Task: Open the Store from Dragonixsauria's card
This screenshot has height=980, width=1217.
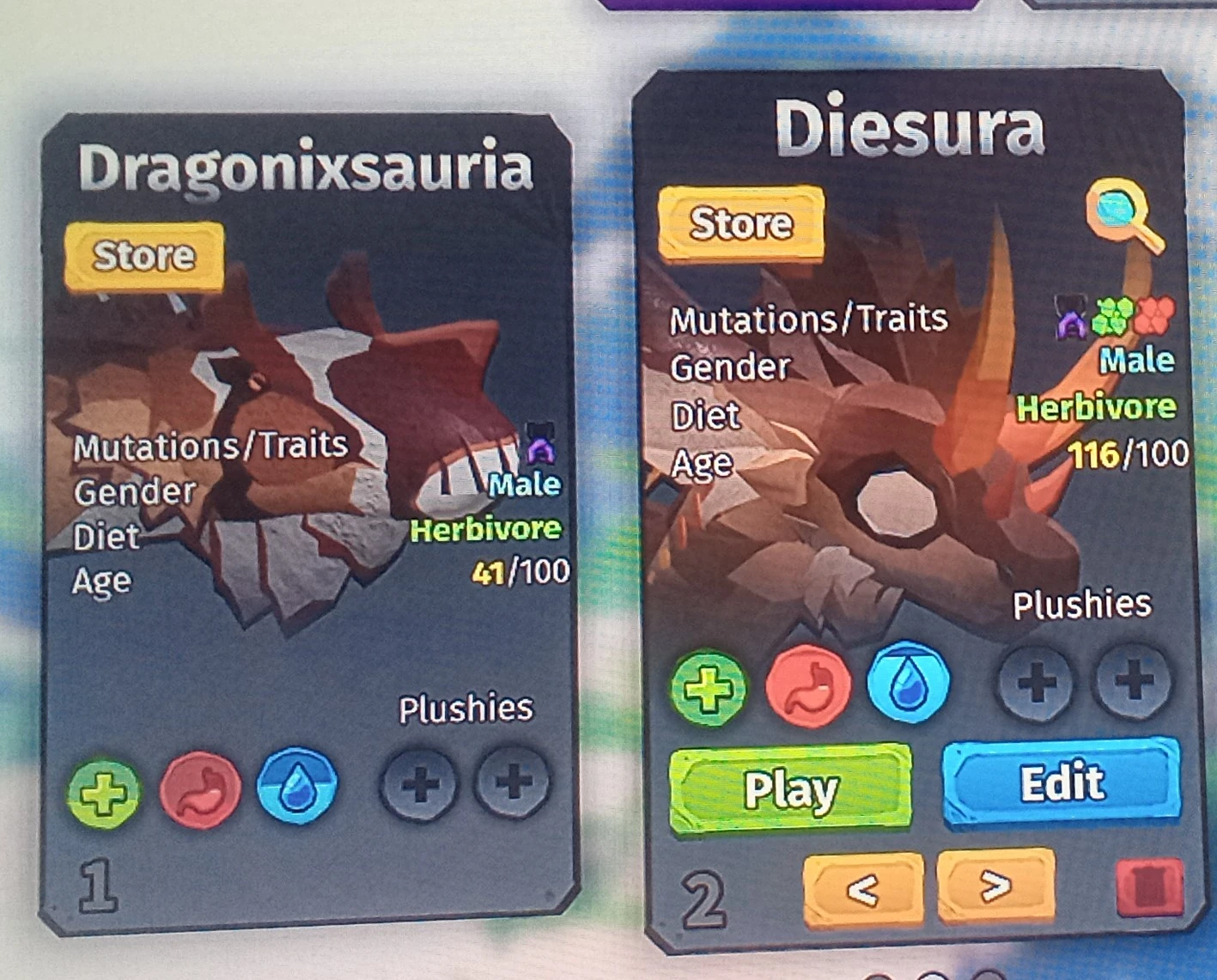Action: [143, 253]
